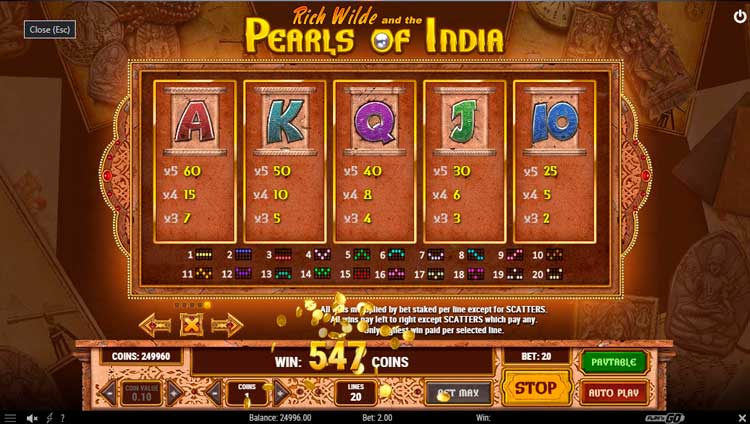The width and height of the screenshot is (750, 424).
Task: Increase the coin value
Action: (176, 393)
